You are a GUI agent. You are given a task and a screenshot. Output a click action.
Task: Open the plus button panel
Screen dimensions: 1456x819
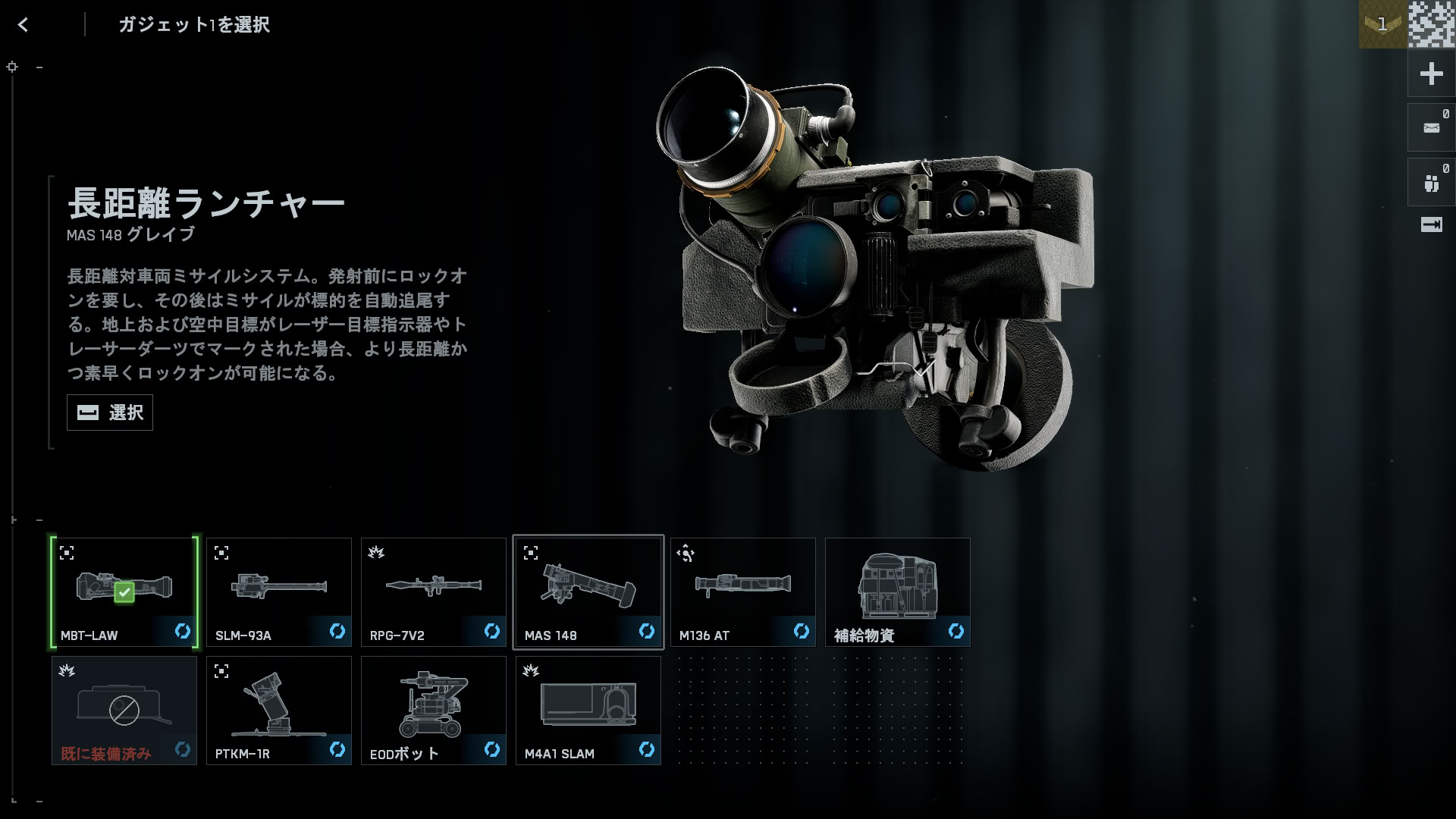coord(1431,74)
